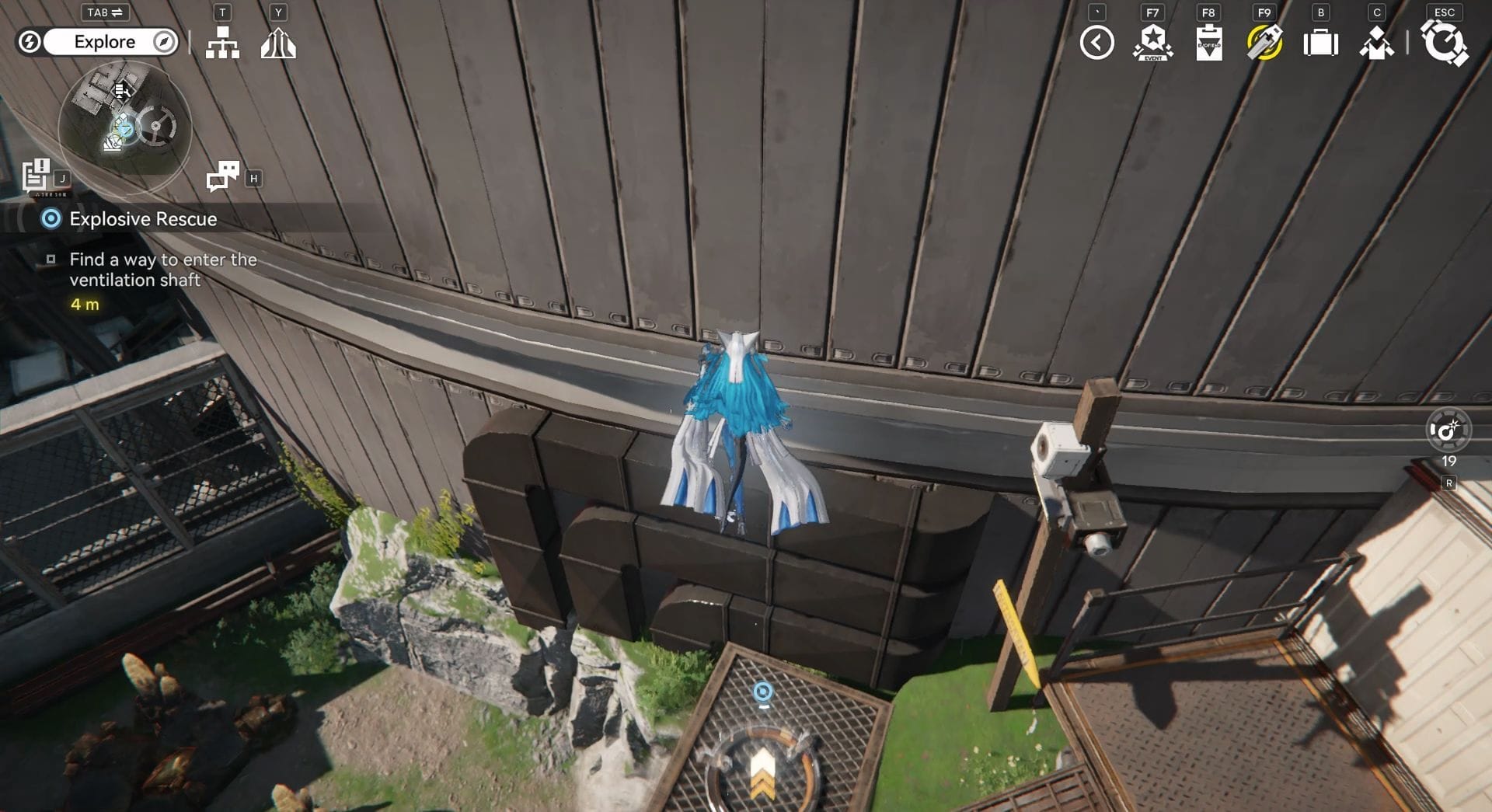Screen dimensions: 1492x812
Task: Open the circular minimap
Action: click(x=124, y=124)
